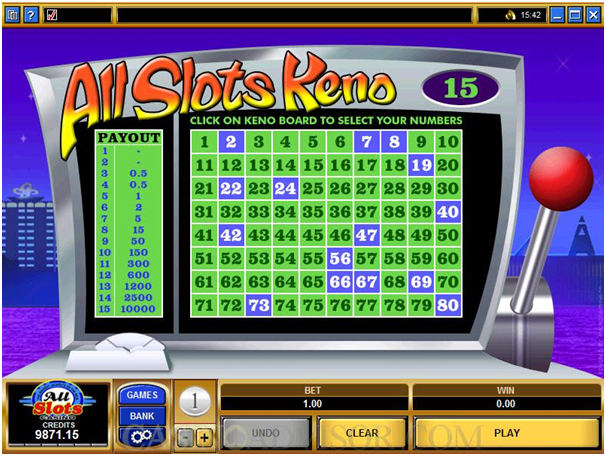Click number 10 on the keno board

tap(448, 142)
